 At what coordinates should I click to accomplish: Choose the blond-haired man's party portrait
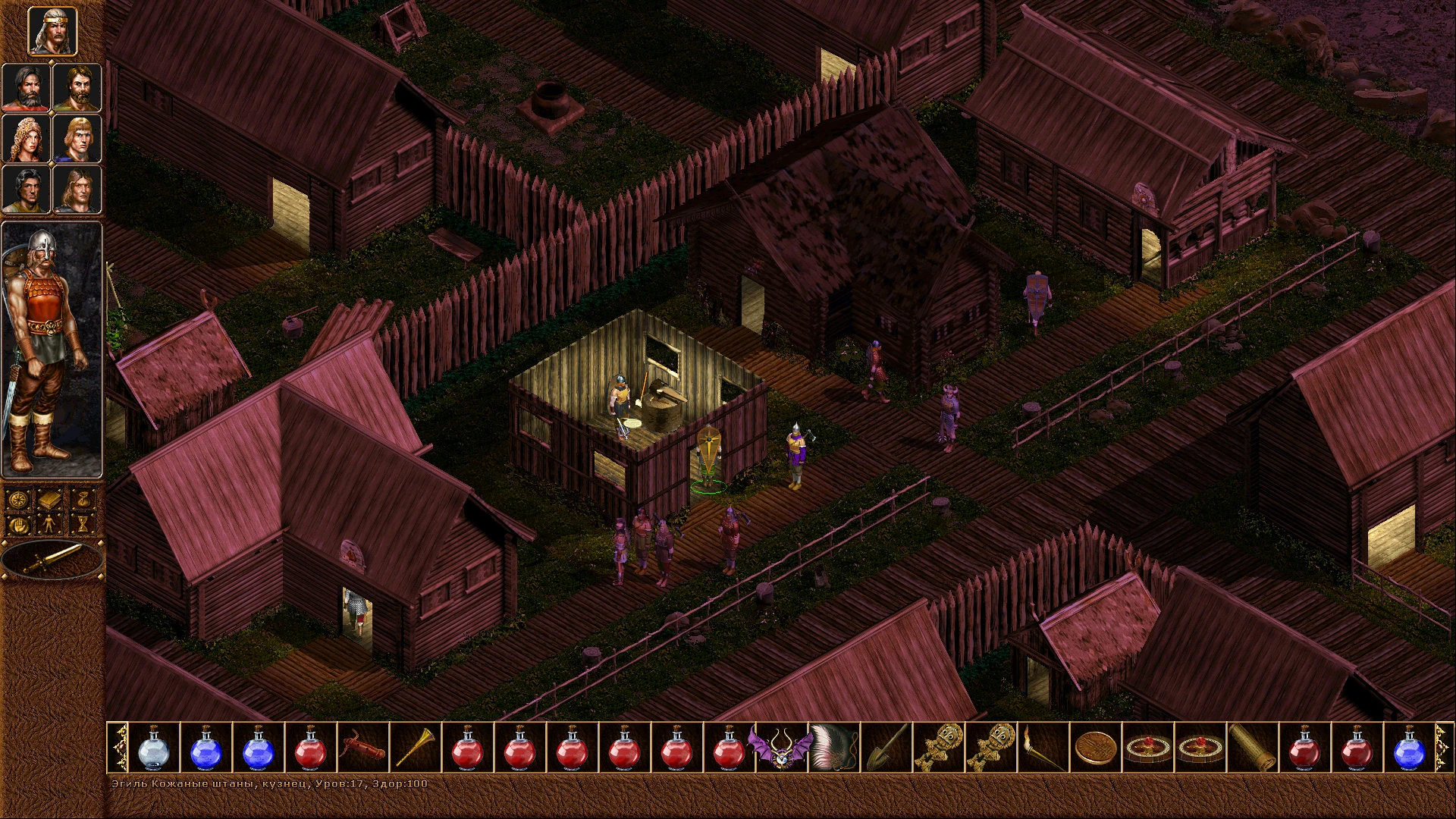click(x=77, y=138)
